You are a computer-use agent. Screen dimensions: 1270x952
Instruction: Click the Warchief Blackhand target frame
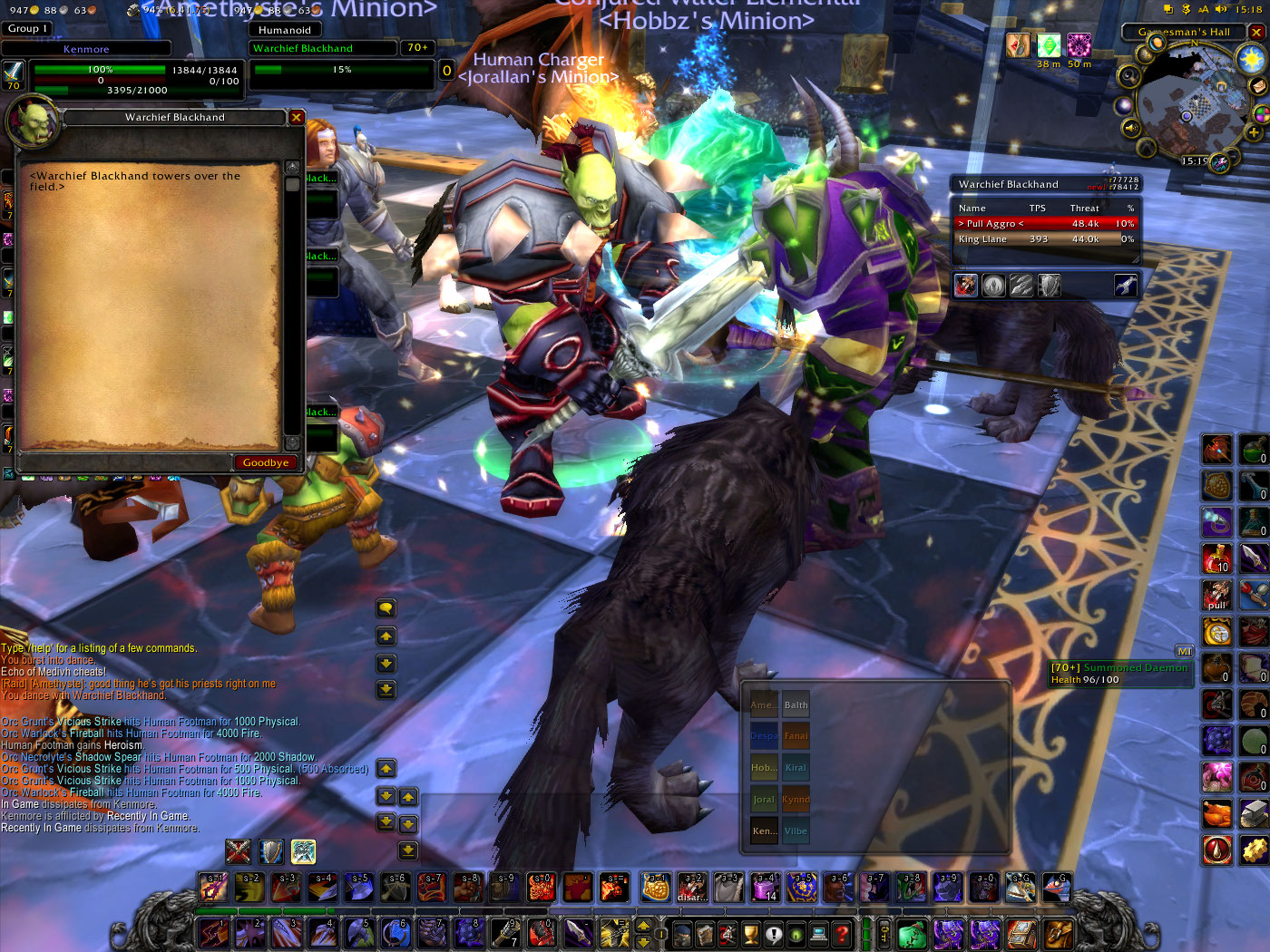(324, 48)
